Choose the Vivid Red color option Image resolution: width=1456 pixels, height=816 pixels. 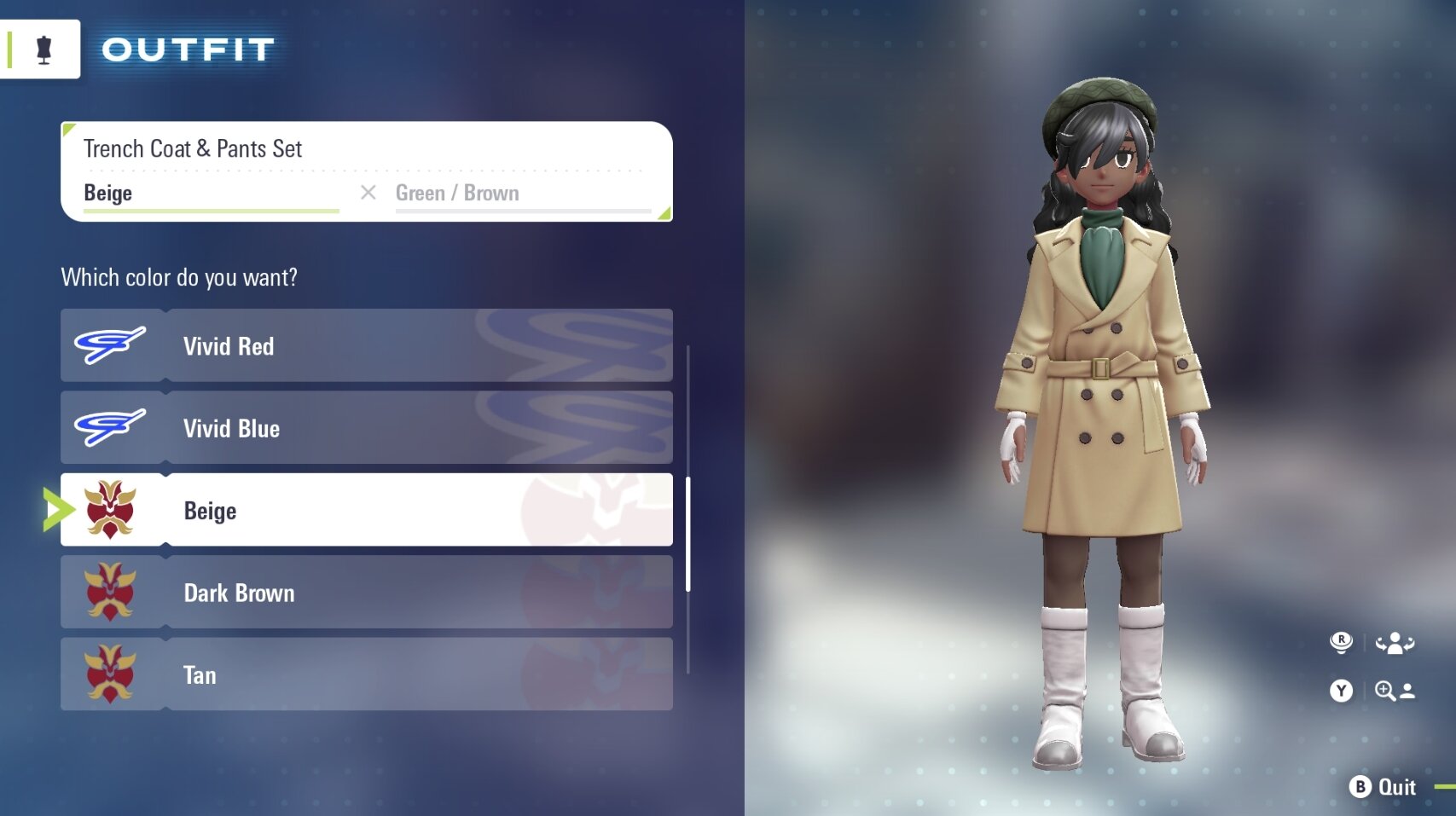367,345
